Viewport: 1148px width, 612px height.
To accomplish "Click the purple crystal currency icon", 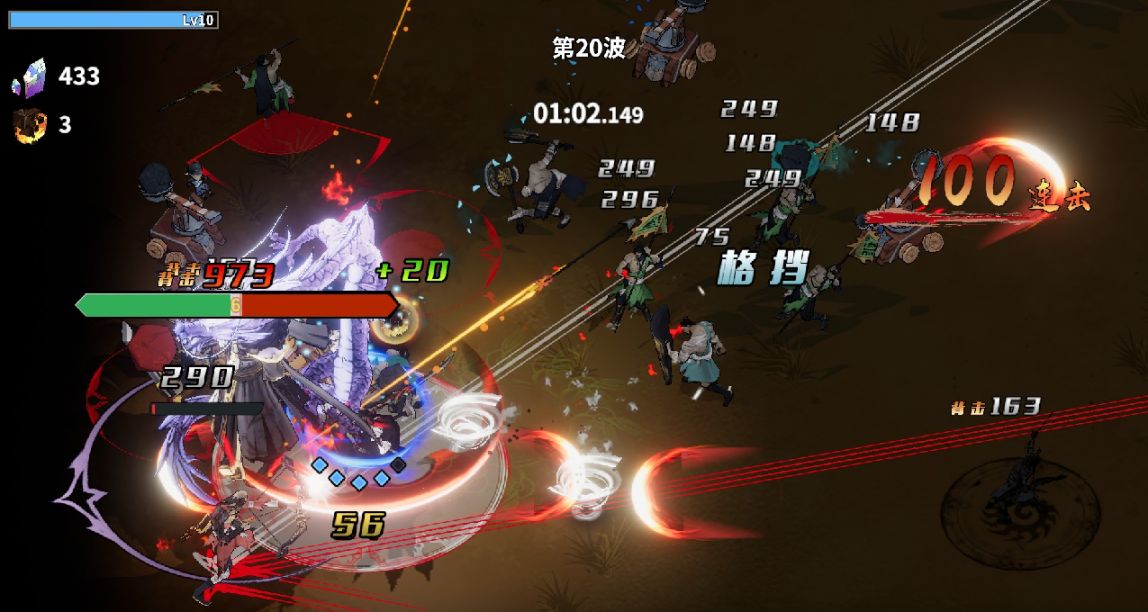I will click(28, 76).
